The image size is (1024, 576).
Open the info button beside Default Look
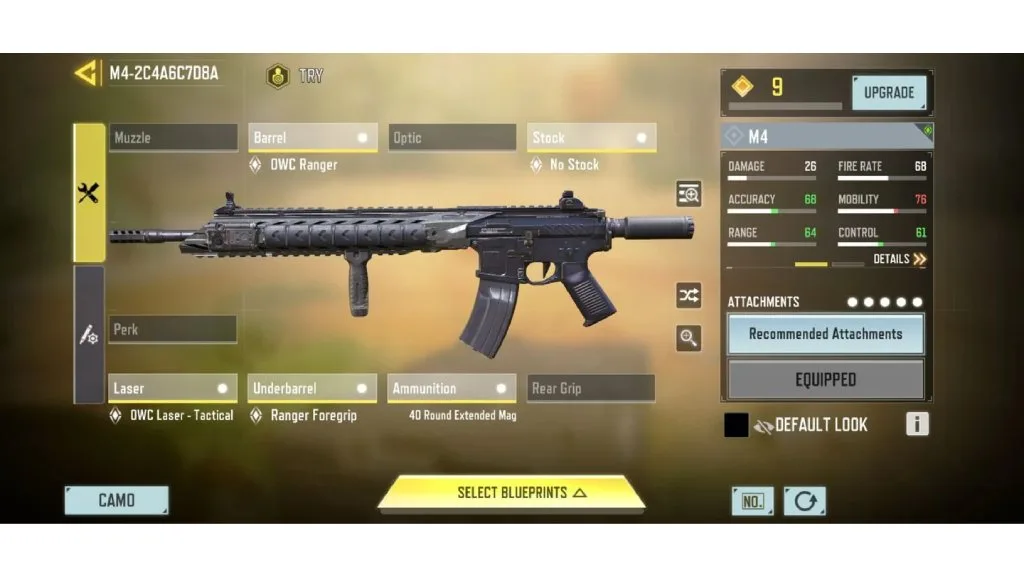tap(917, 424)
